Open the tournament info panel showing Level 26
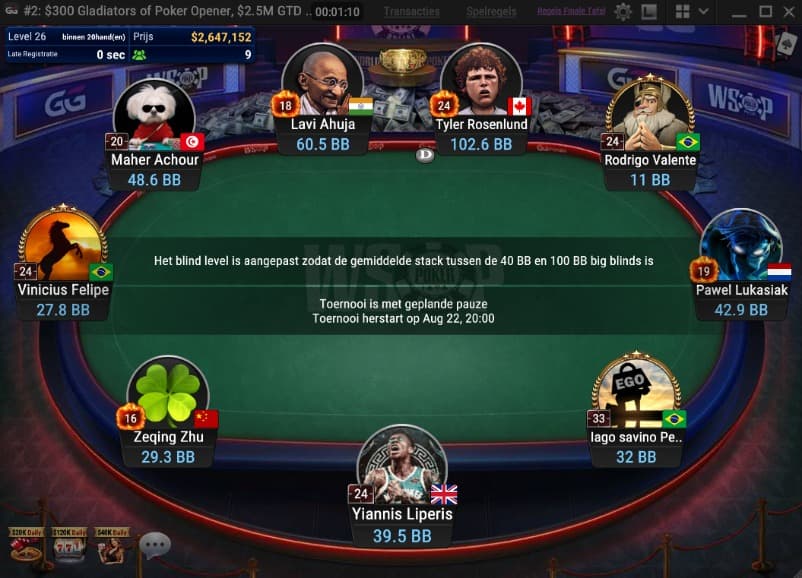 128,45
